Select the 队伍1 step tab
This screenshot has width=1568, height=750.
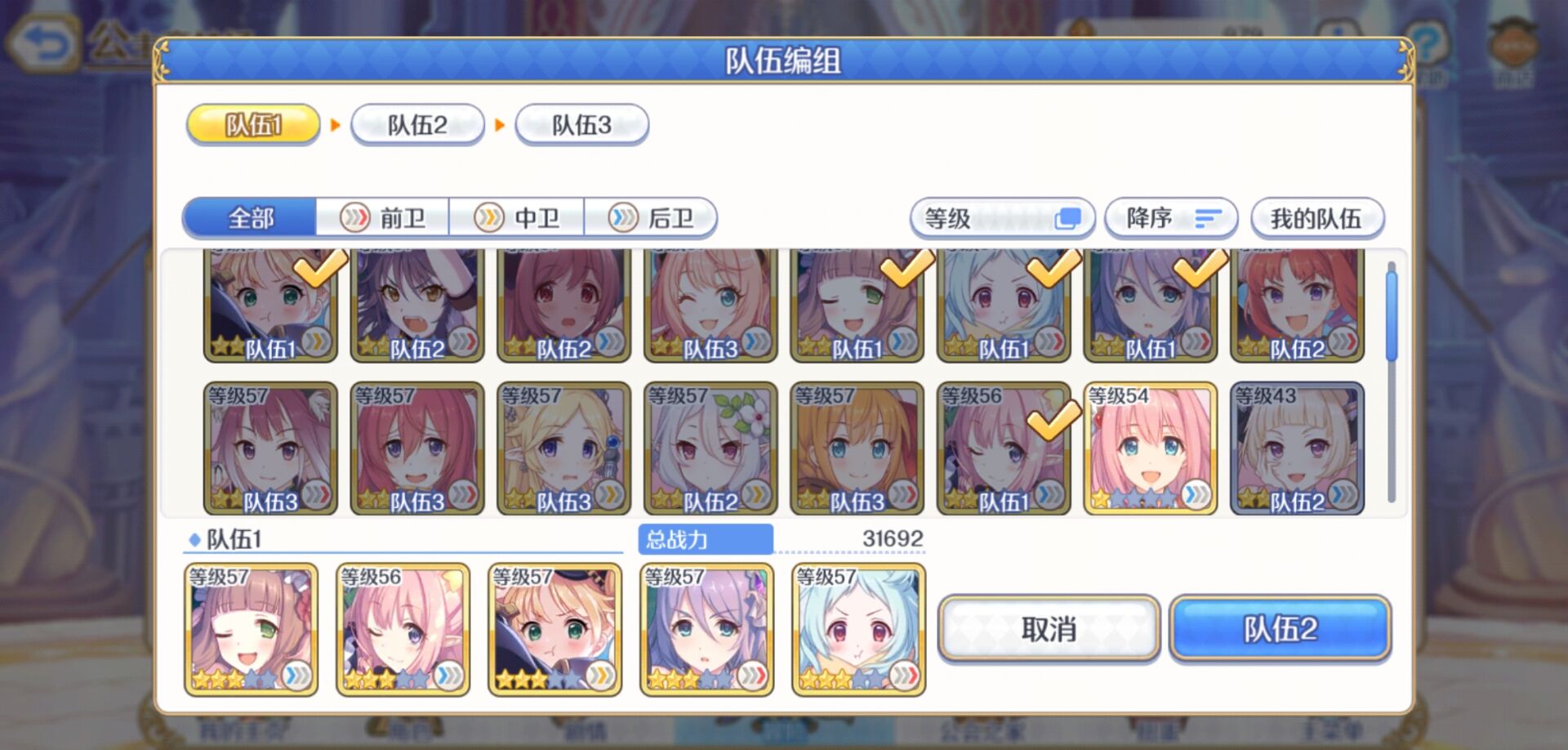(x=253, y=125)
